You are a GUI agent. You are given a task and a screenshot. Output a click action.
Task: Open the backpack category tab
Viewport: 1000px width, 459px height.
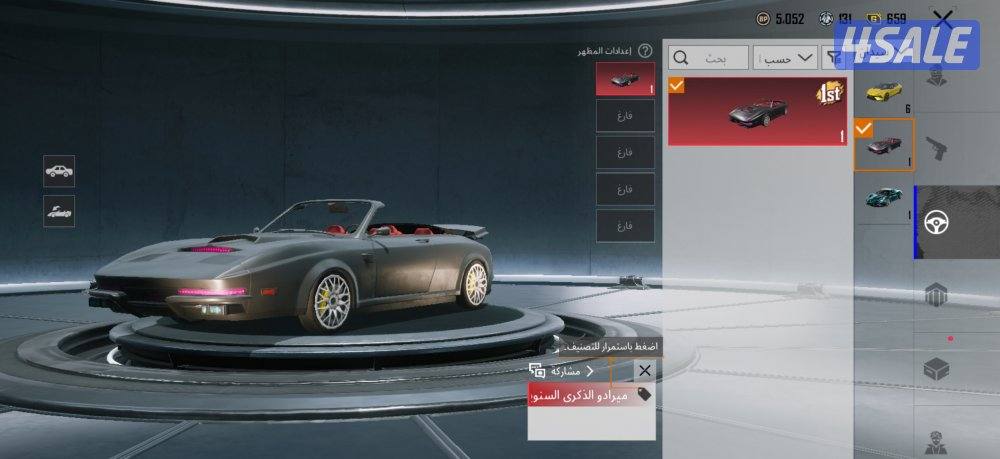[x=937, y=296]
